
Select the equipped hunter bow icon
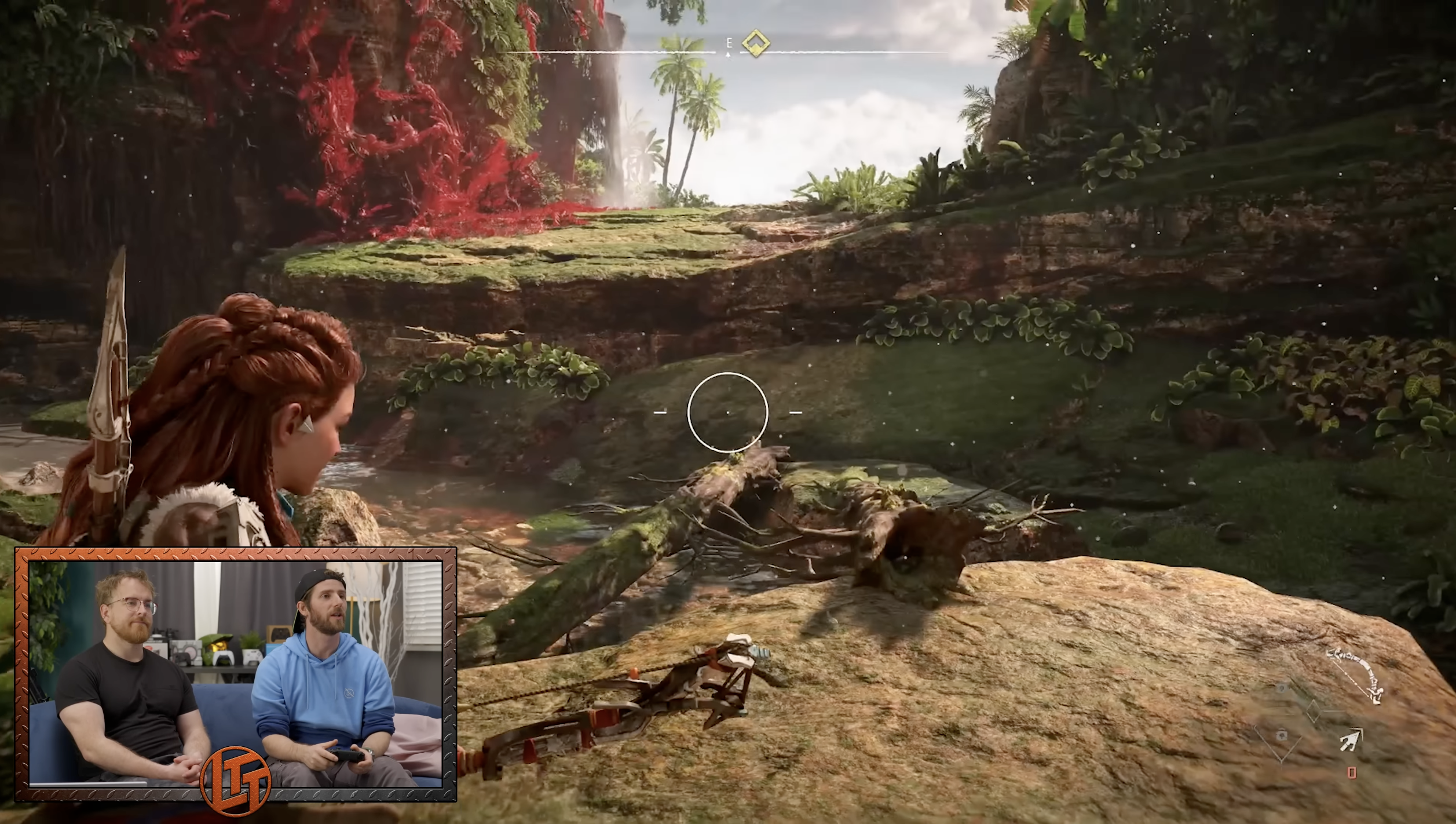pyautogui.click(x=1356, y=673)
